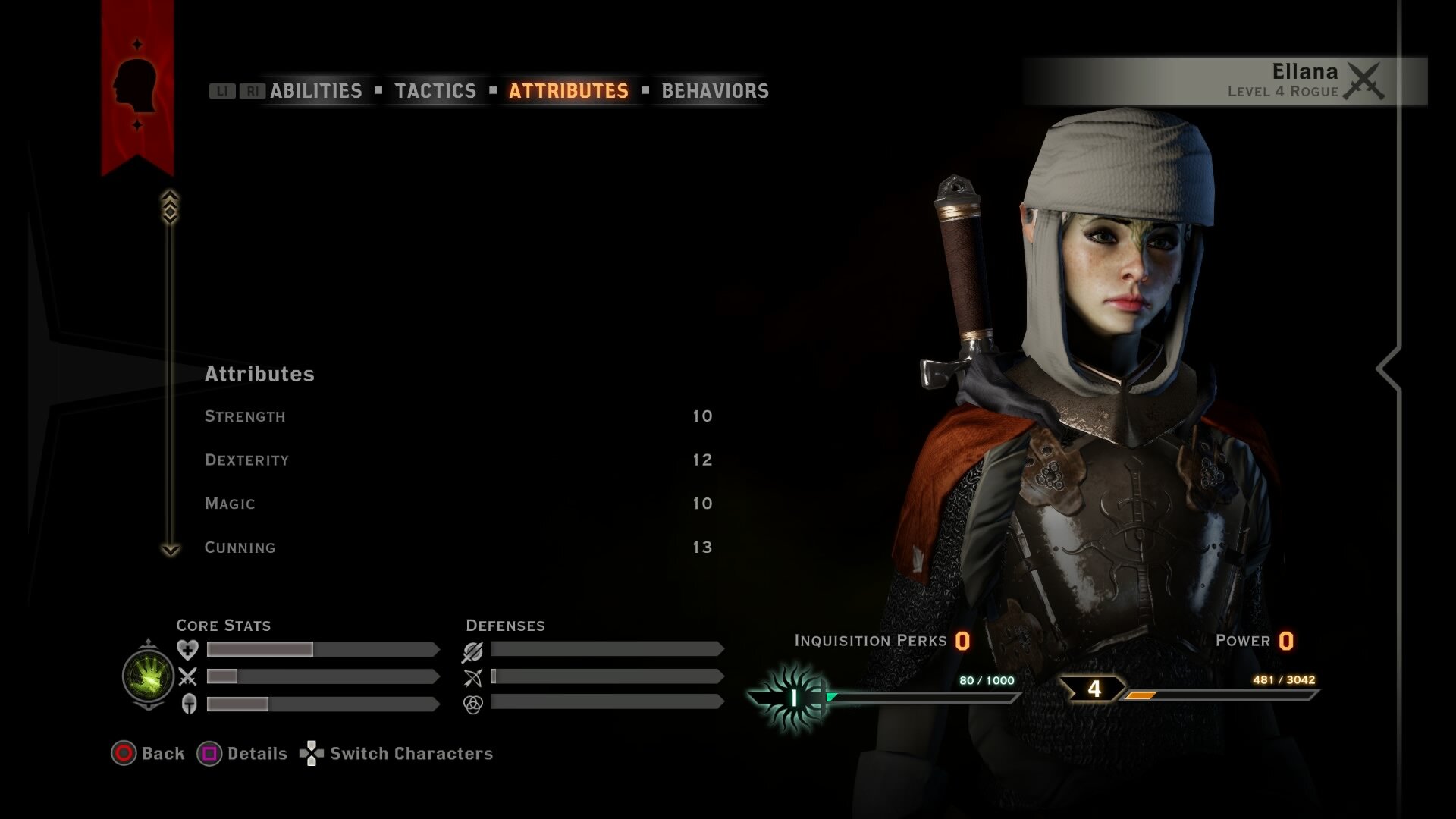Show attribute Details
The image size is (1456, 819).
256,754
